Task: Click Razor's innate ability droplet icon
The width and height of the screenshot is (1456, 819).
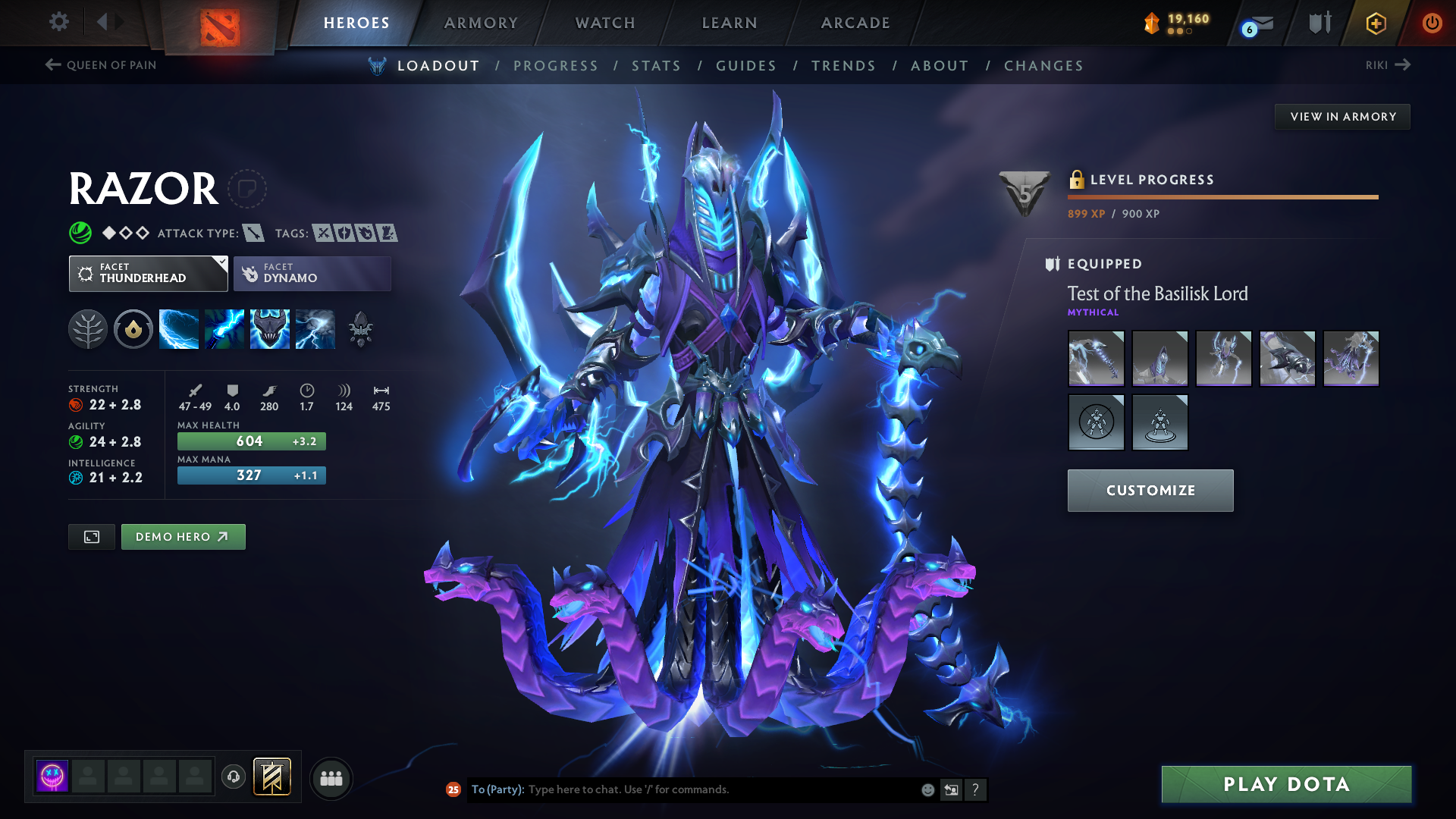Action: (x=133, y=328)
